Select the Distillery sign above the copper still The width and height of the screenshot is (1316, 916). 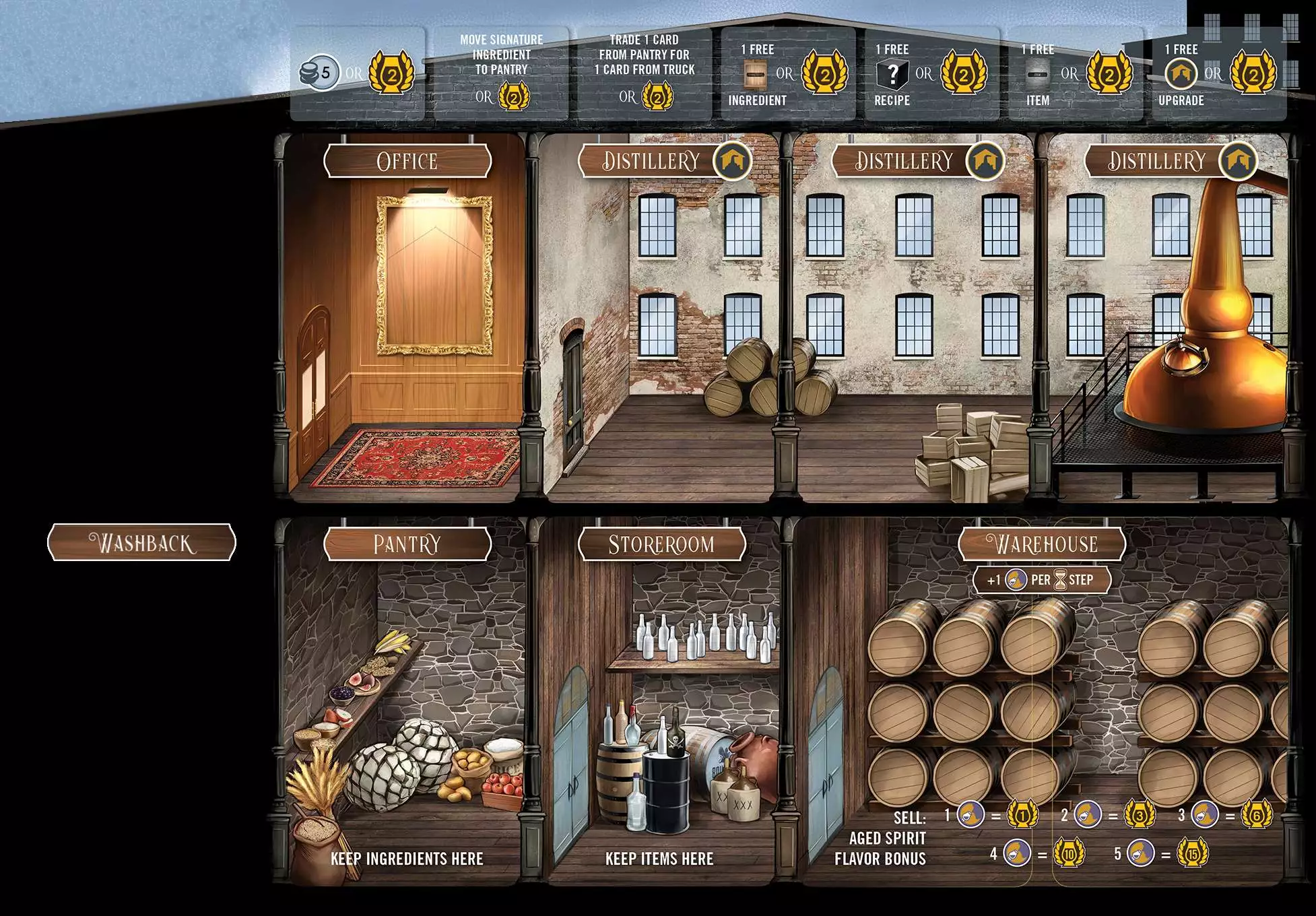point(1156,162)
